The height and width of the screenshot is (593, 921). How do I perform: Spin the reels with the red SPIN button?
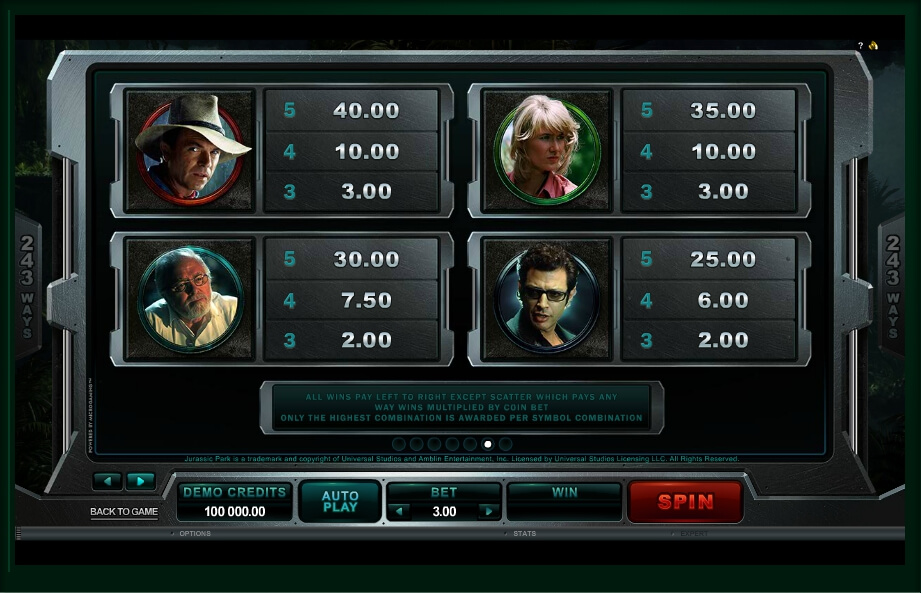click(x=685, y=502)
